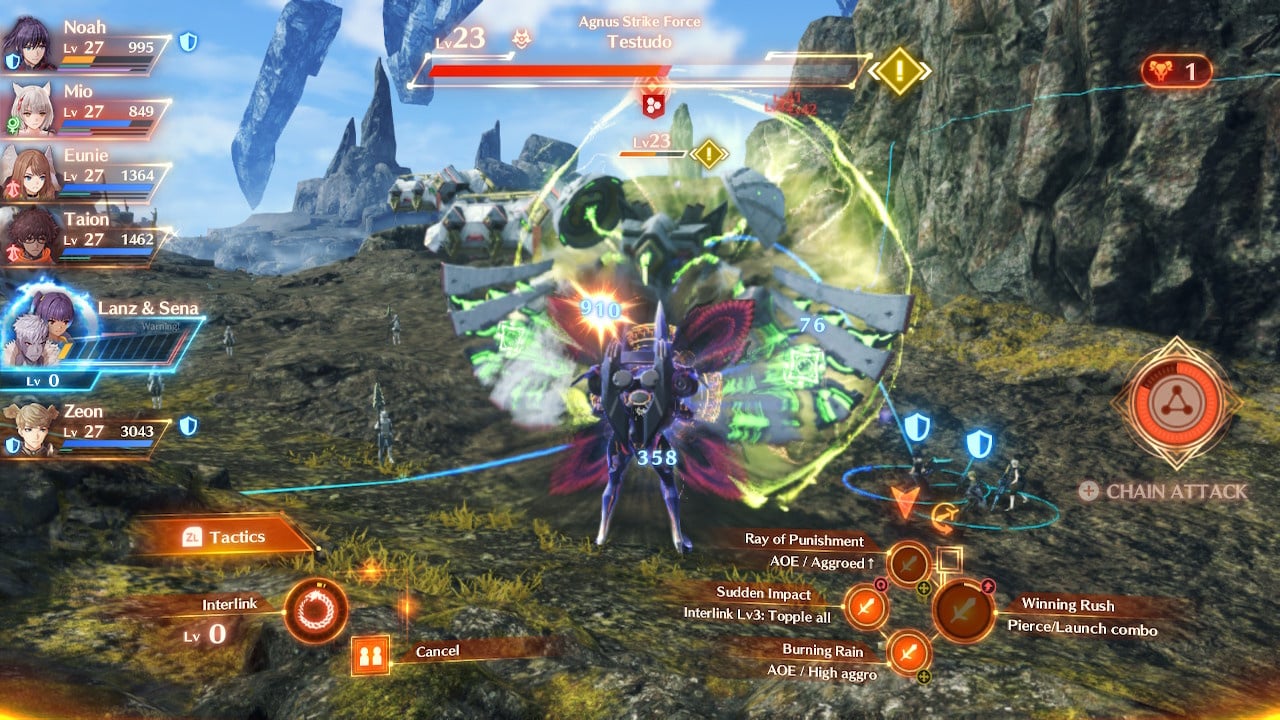Use the Ray of Punishment art

point(910,564)
